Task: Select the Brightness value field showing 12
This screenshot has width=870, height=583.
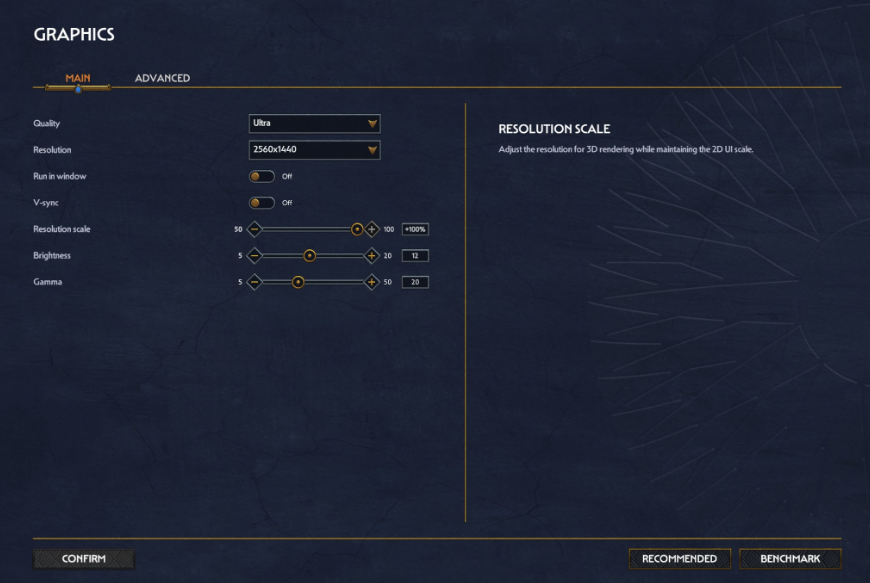Action: (415, 255)
